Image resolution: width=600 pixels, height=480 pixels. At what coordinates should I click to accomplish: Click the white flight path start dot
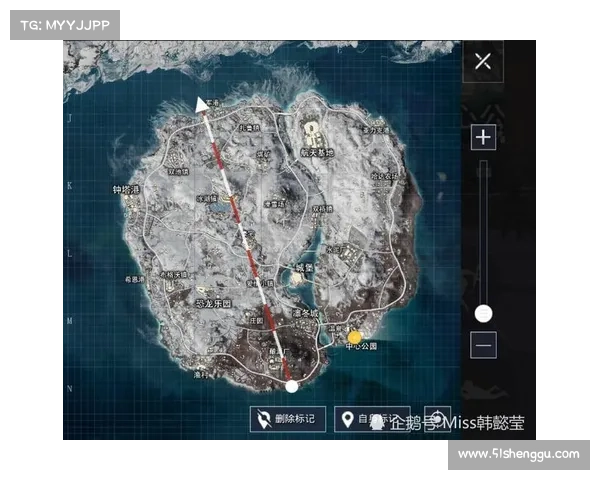pos(291,386)
